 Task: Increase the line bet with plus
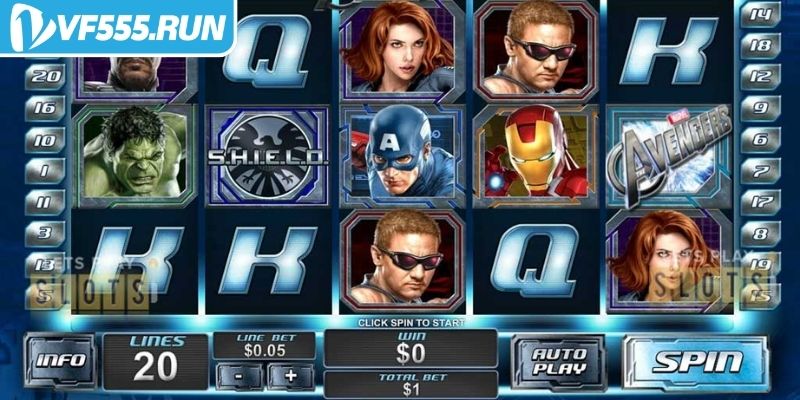pos(291,375)
